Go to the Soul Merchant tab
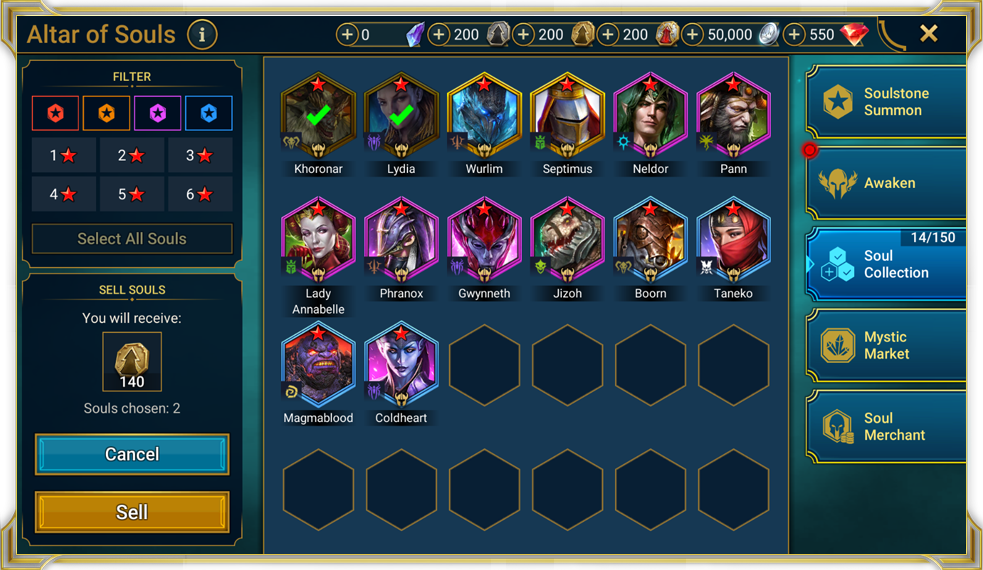Image resolution: width=983 pixels, height=570 pixels. (x=886, y=427)
